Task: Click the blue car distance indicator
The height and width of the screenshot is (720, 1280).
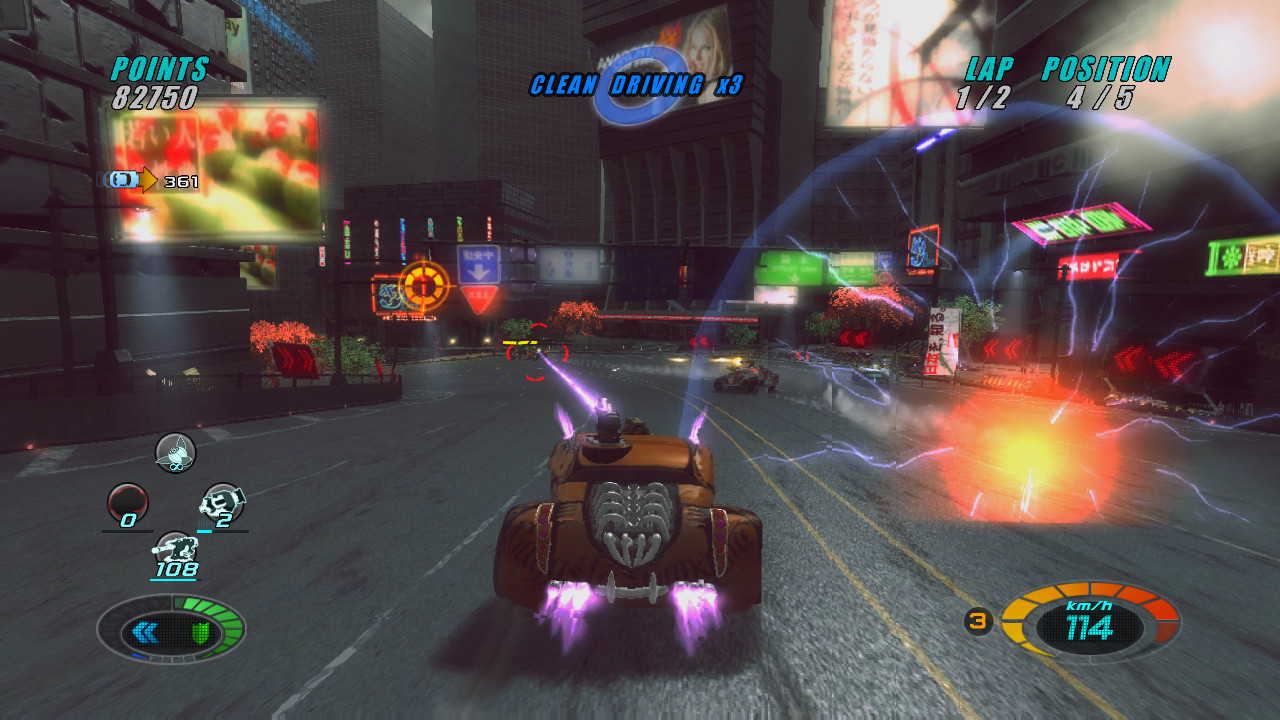Action: 122,180
